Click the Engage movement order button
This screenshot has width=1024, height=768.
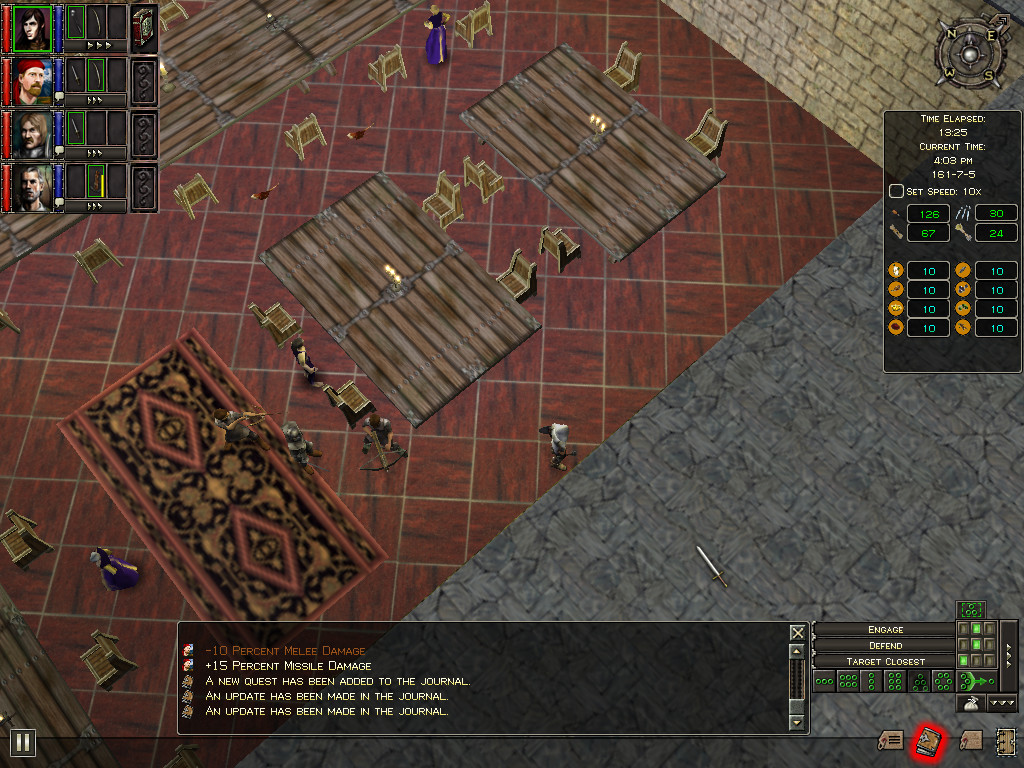click(x=885, y=629)
